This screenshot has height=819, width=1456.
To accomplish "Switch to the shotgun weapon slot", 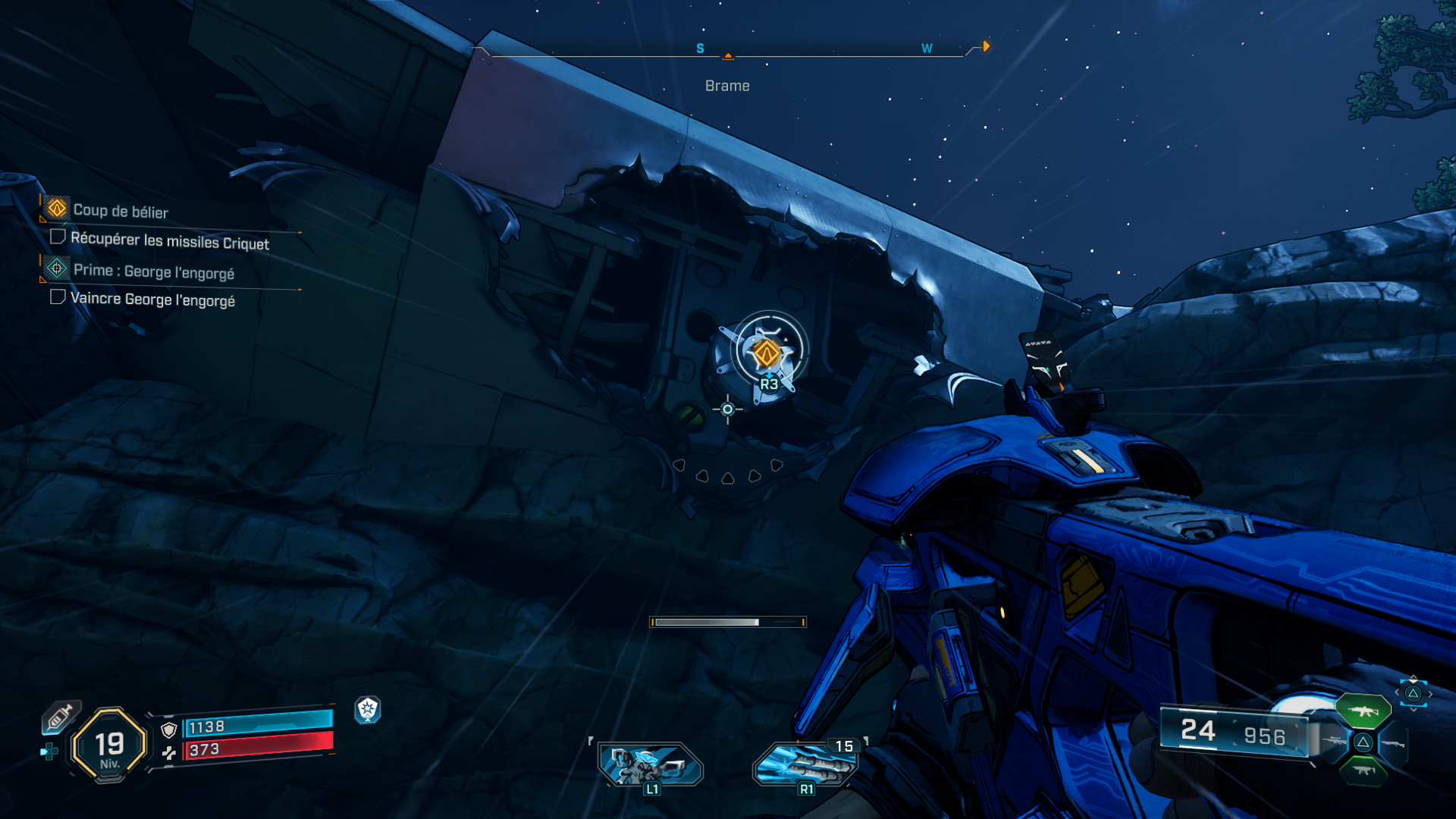I will click(x=1393, y=743).
